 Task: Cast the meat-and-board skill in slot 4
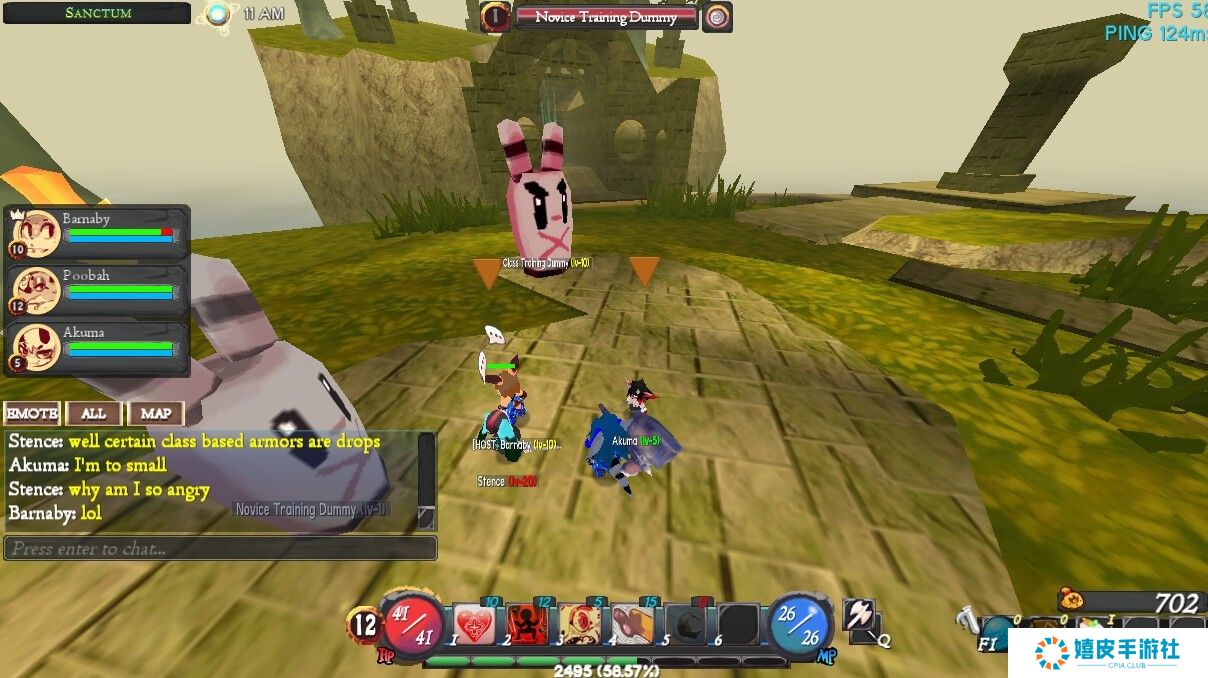633,625
